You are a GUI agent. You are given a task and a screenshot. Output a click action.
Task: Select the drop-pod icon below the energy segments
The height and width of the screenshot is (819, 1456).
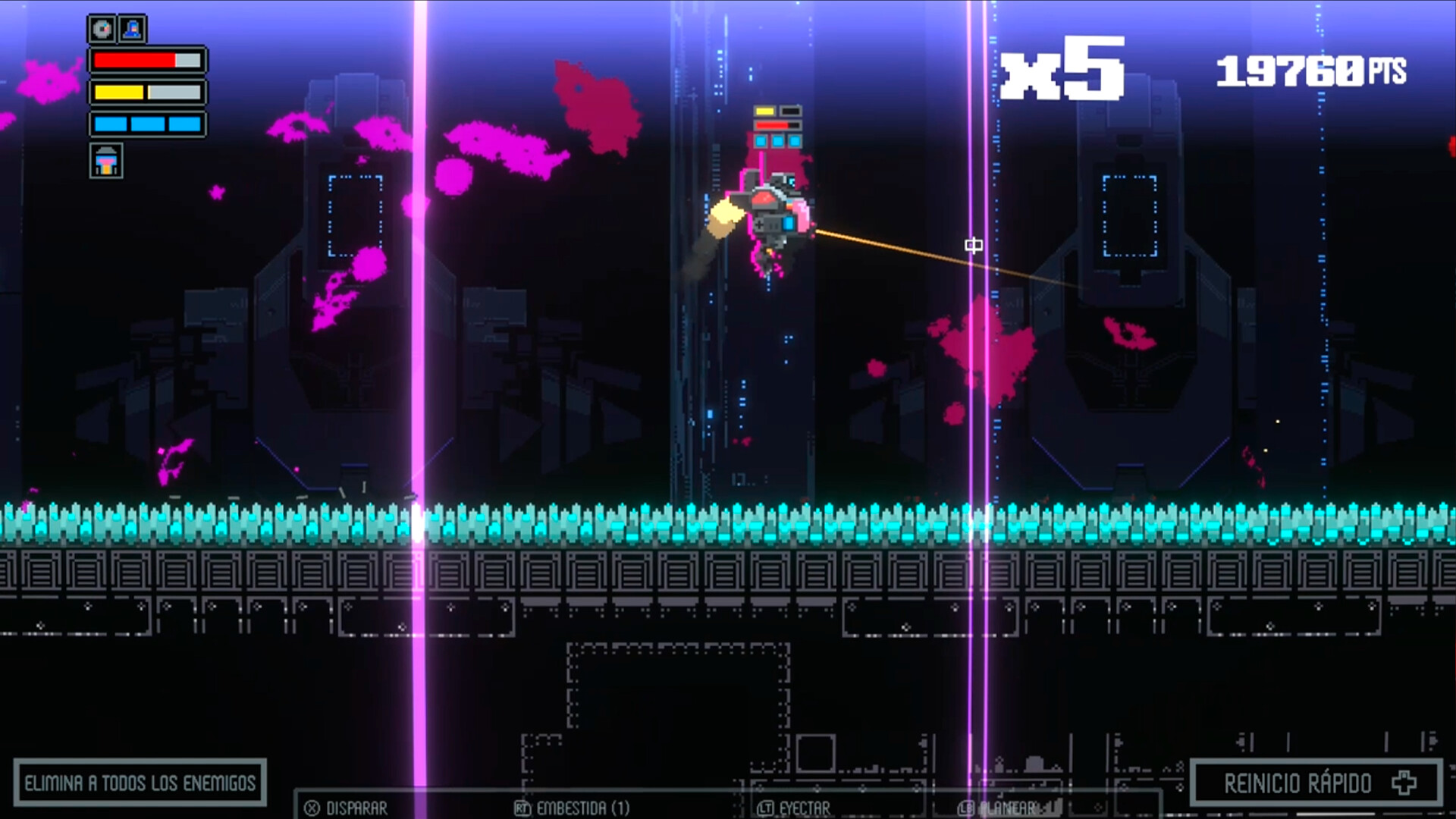pyautogui.click(x=106, y=161)
